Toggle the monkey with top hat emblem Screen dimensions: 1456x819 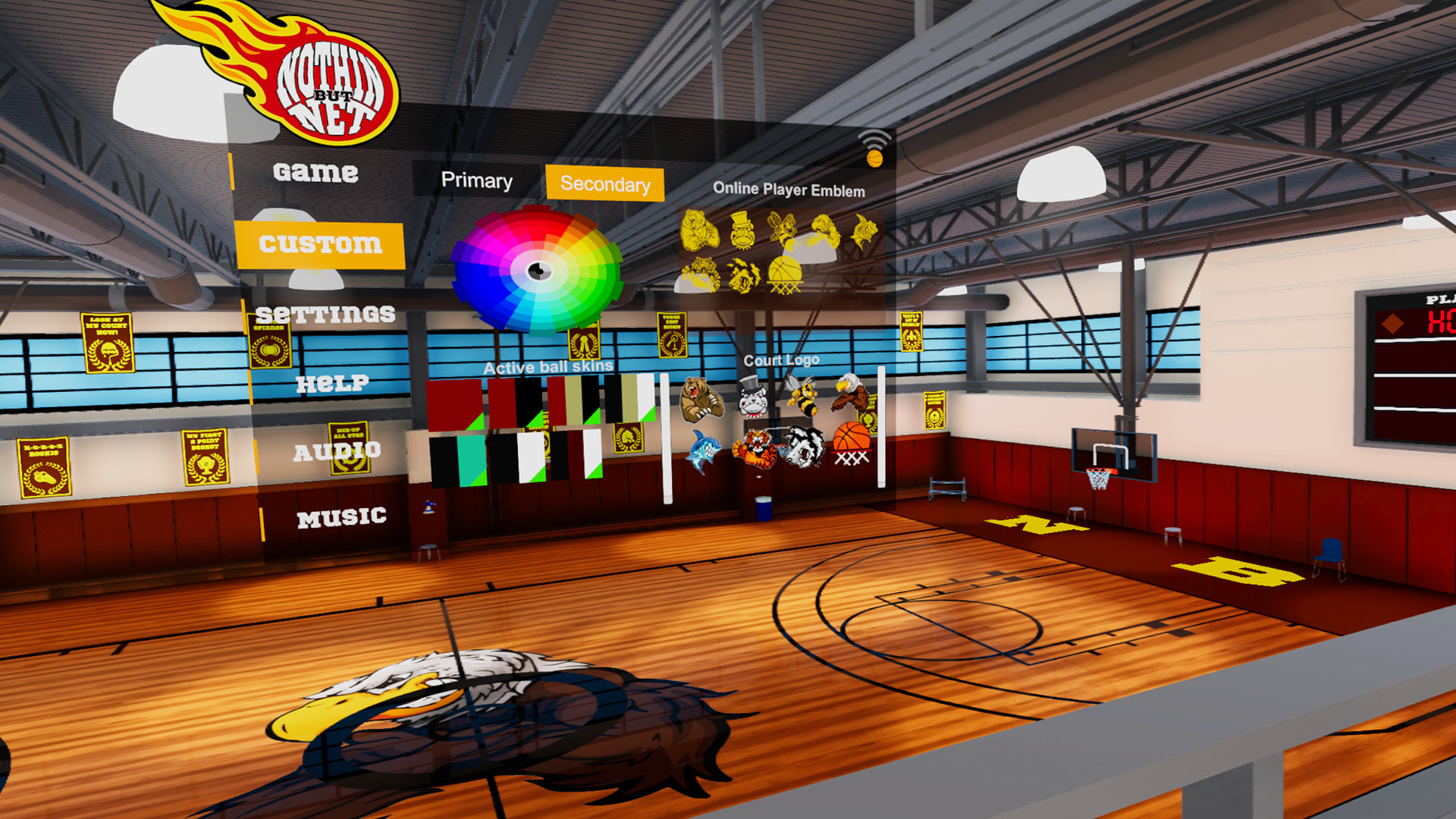(742, 231)
